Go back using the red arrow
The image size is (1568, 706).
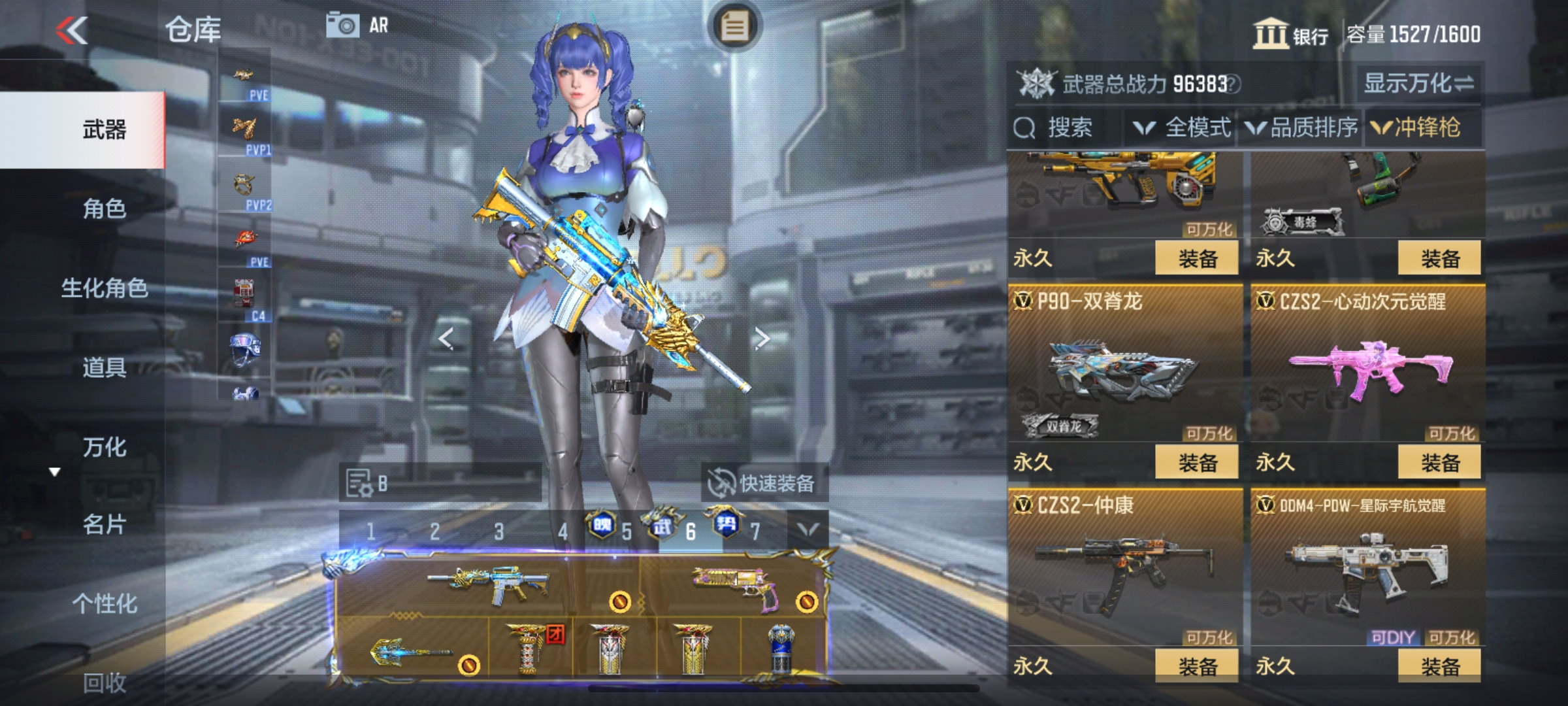point(72,30)
